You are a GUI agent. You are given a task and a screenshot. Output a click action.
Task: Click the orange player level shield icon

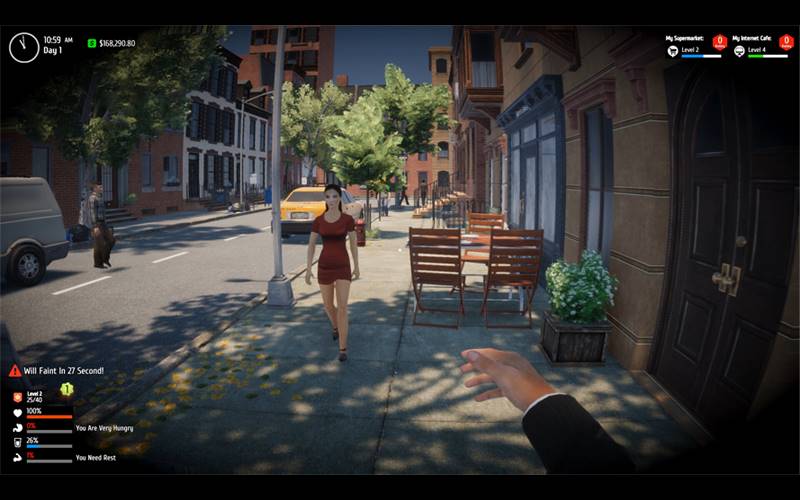point(17,397)
